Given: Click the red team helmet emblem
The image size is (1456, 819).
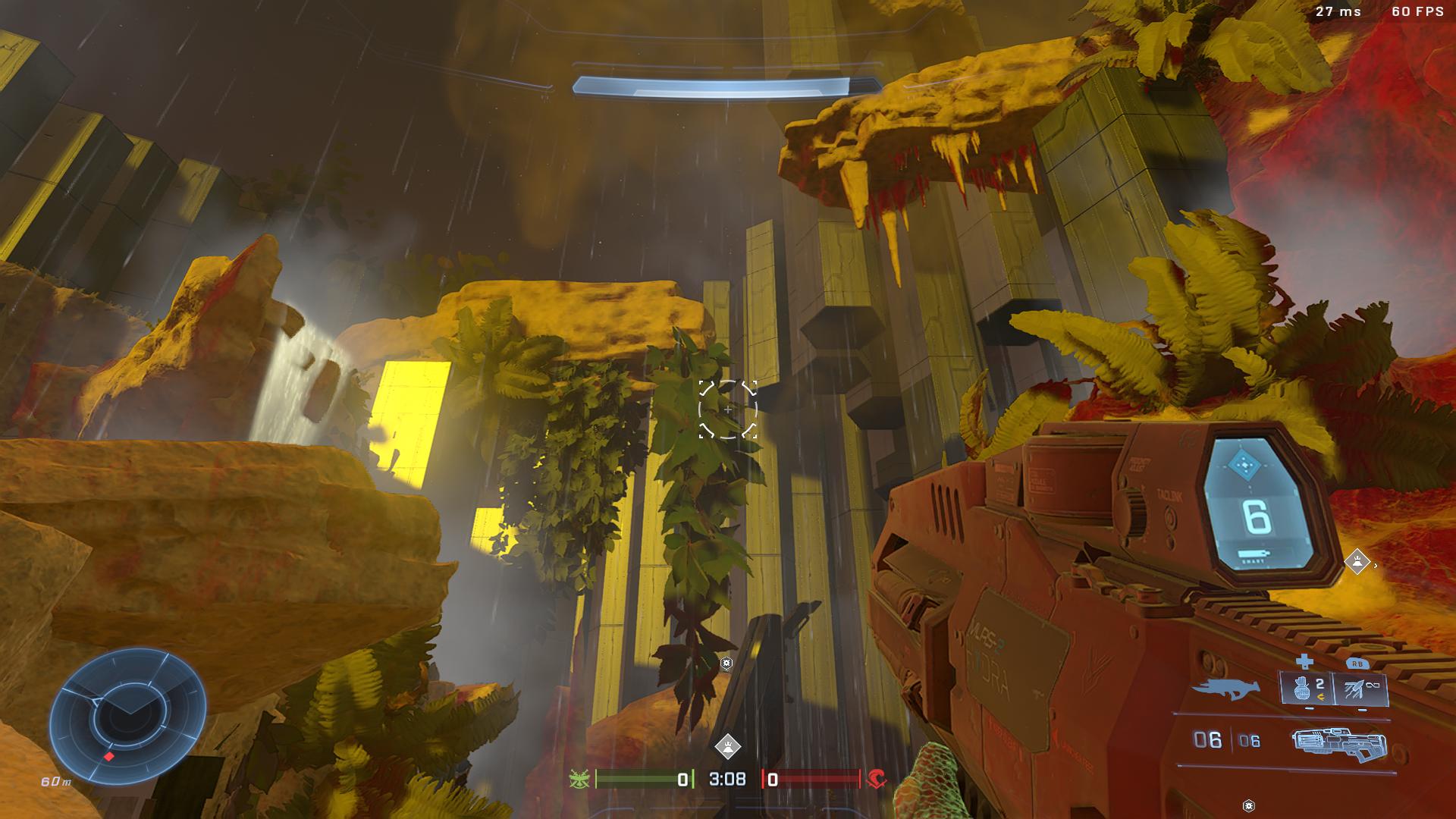Looking at the screenshot, I should tap(877, 779).
